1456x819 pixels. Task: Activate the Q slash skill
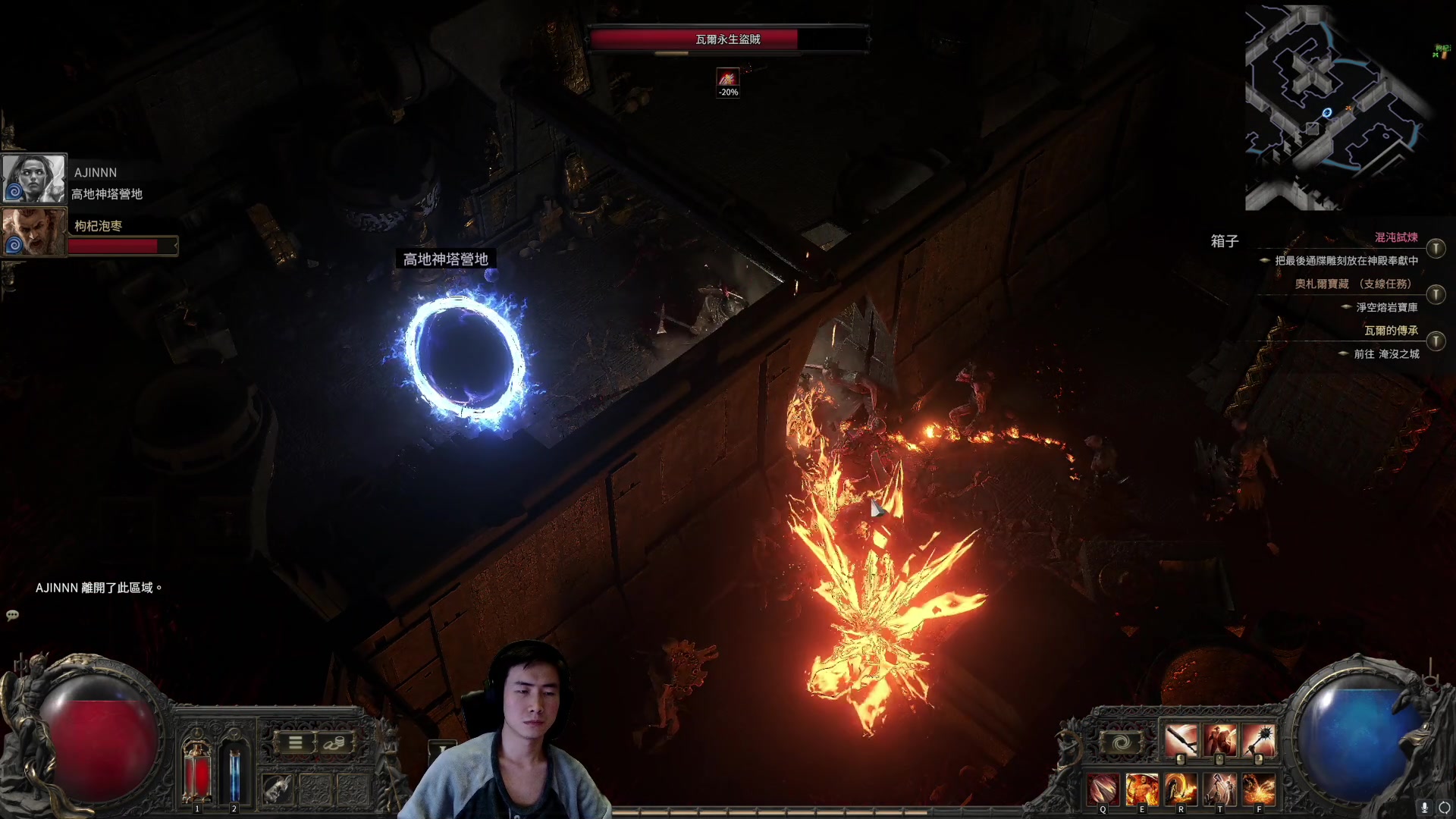click(x=1103, y=790)
